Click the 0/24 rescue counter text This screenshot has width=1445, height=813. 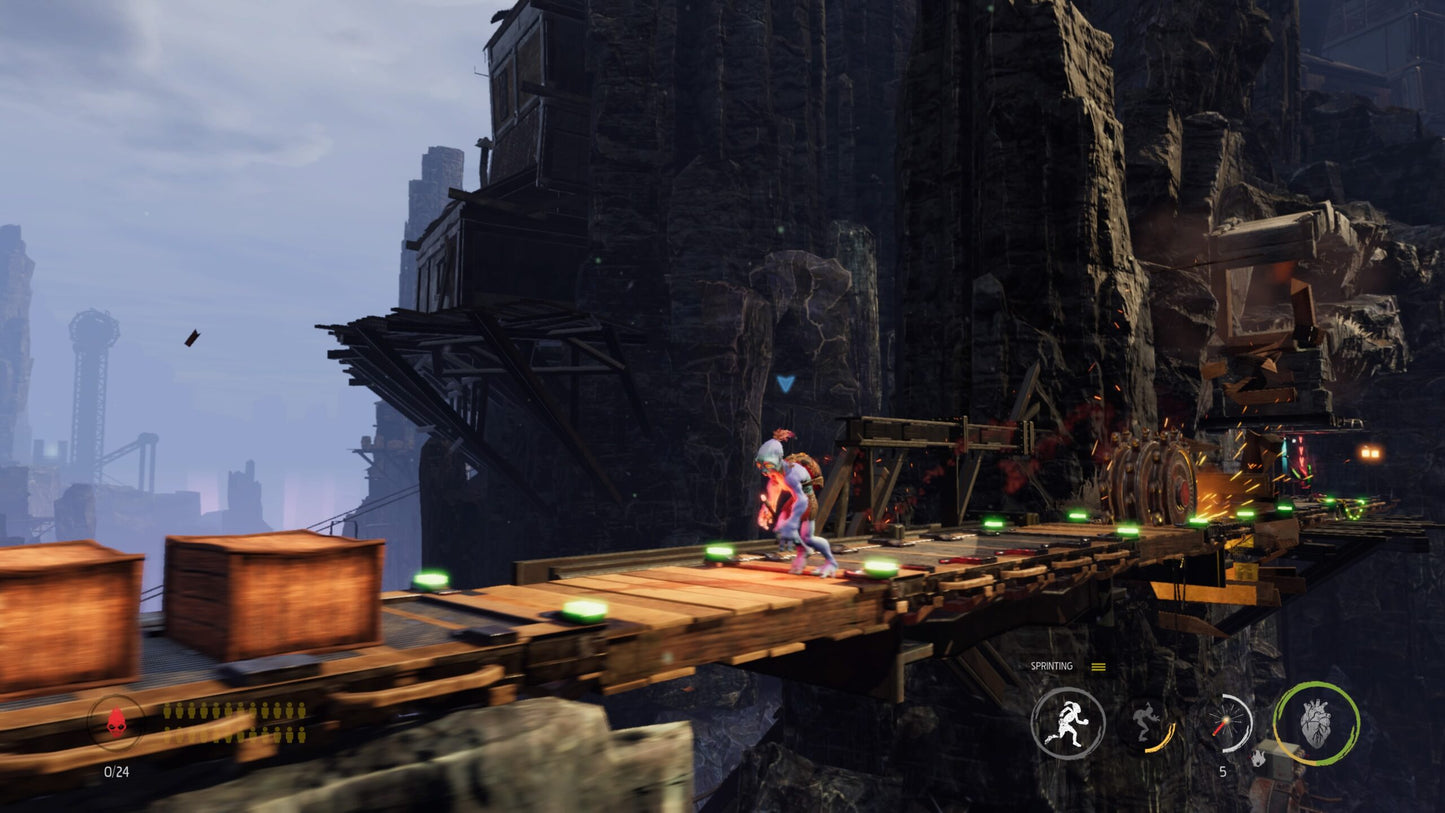115,770
